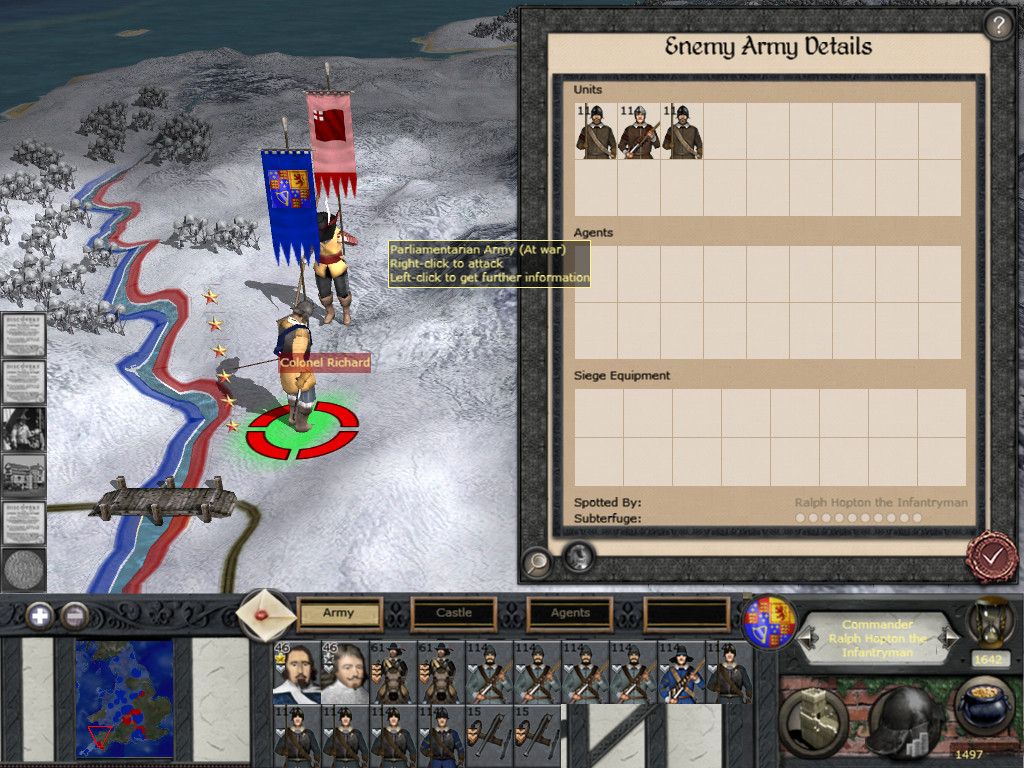Switch to the Castle tab

[454, 613]
